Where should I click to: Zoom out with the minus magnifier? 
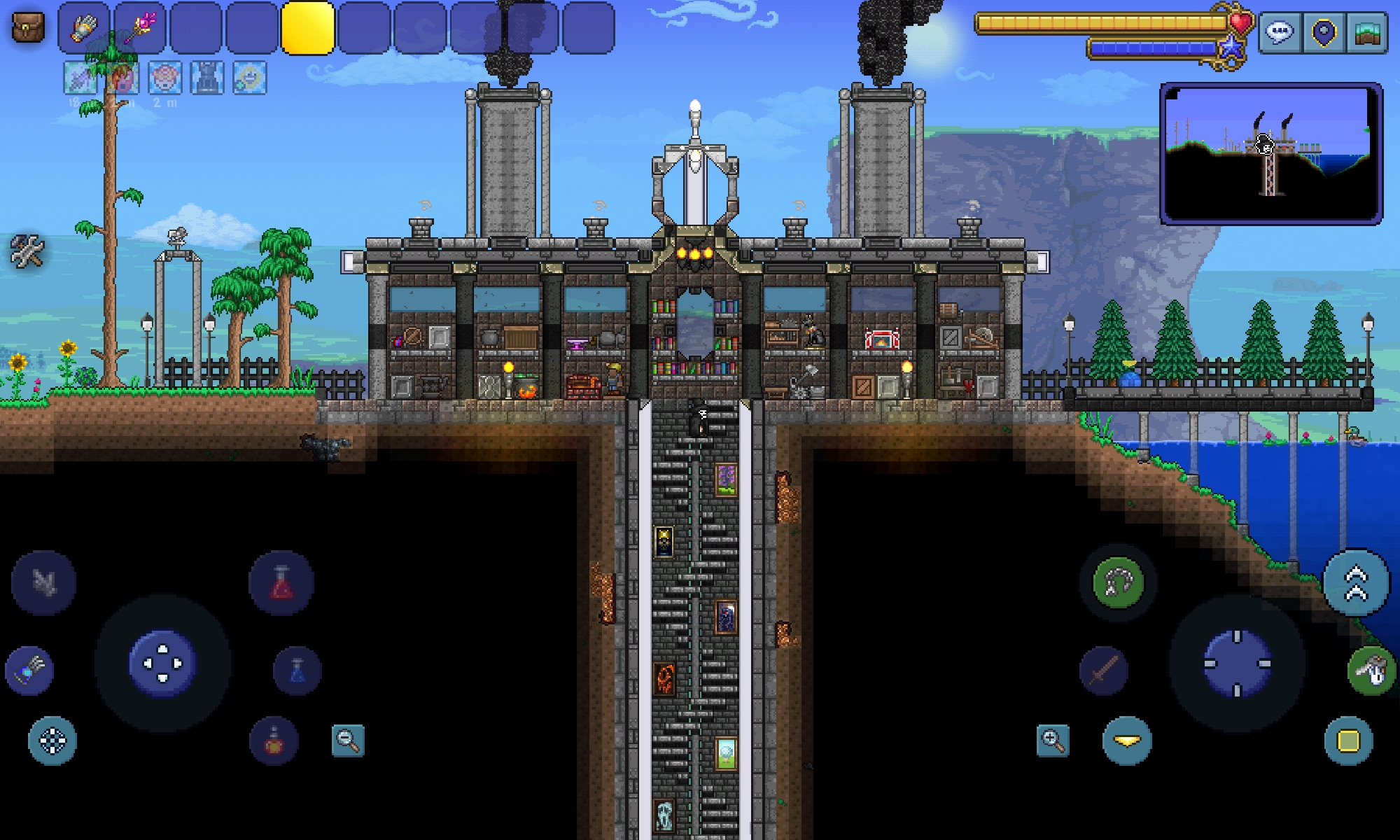pos(348,740)
